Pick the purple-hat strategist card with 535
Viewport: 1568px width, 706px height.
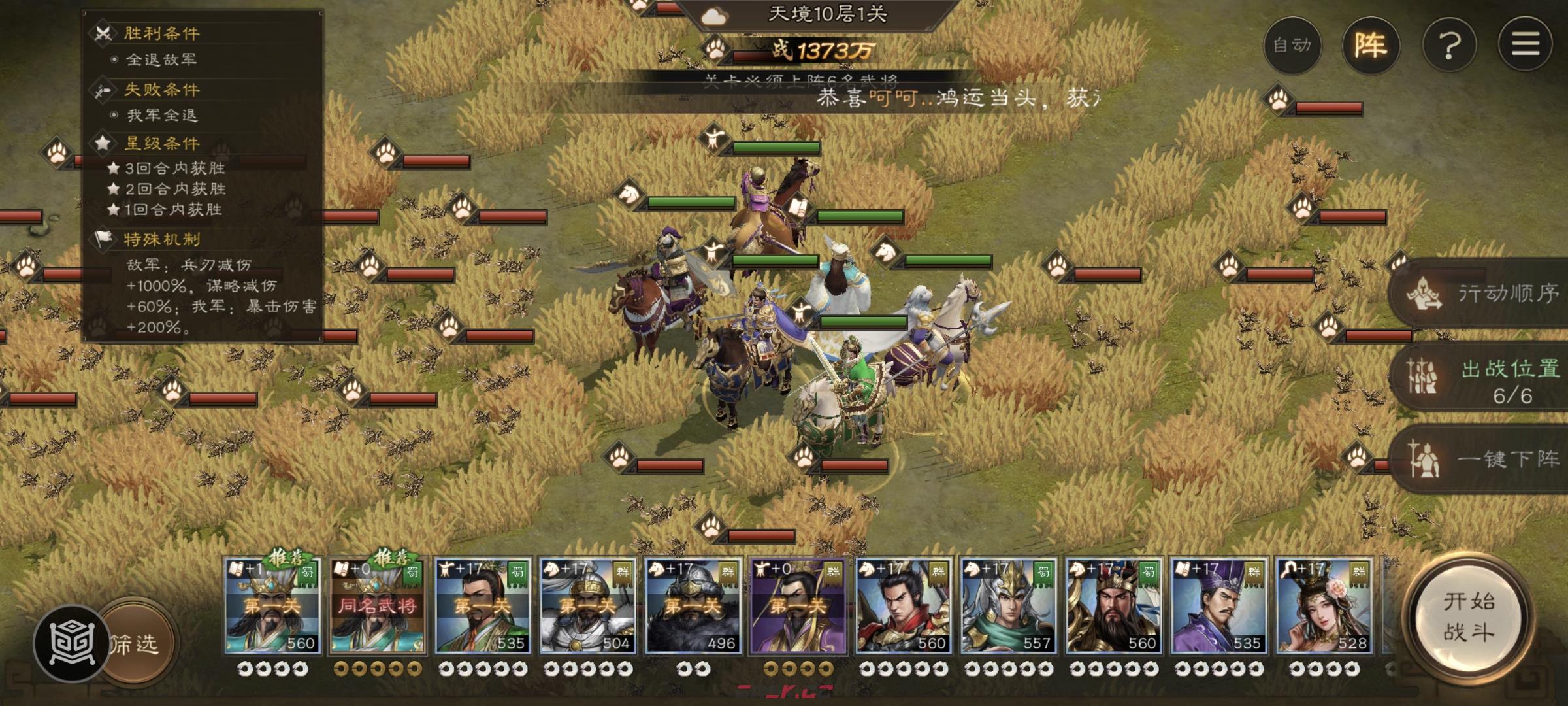(x=1218, y=606)
